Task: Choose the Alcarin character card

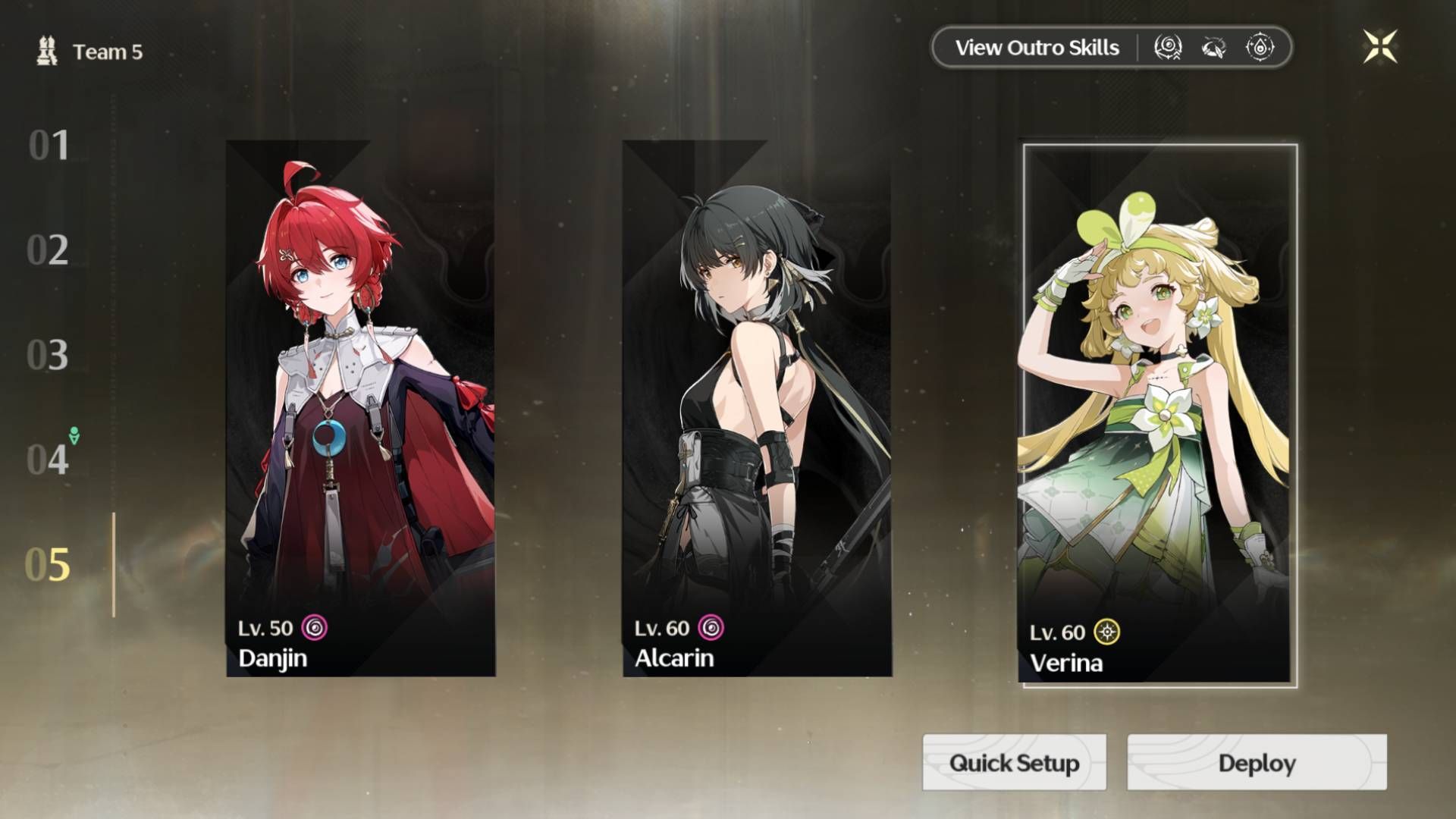Action: tap(757, 408)
